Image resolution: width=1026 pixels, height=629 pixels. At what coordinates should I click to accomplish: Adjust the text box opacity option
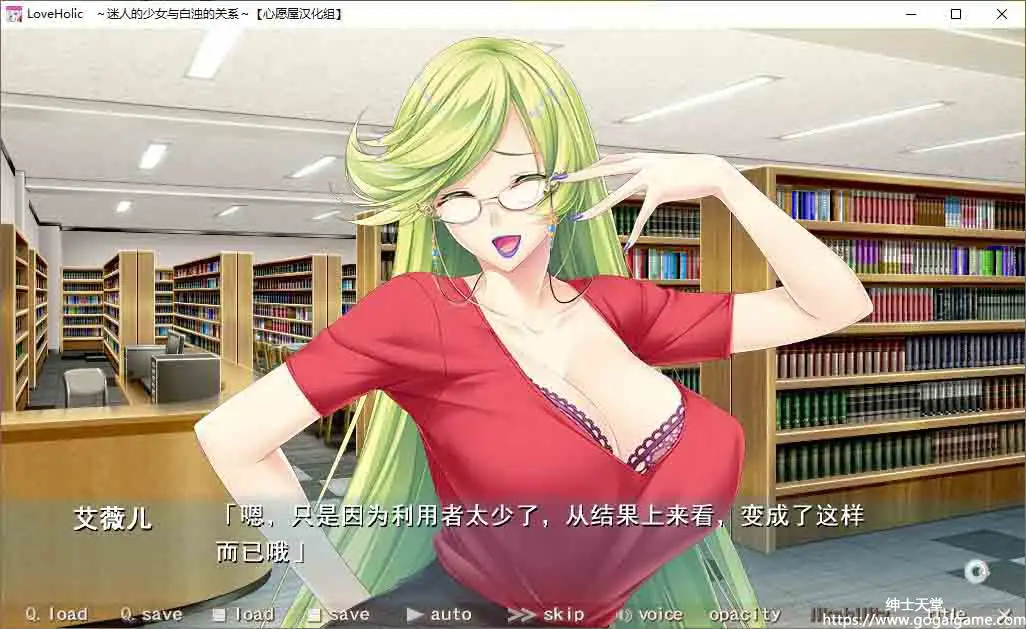pyautogui.click(x=744, y=614)
